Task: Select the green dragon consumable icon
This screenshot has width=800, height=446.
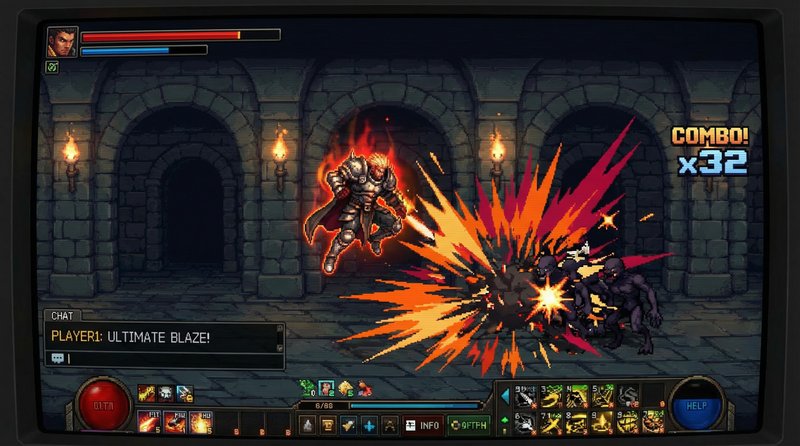Action: coord(307,388)
